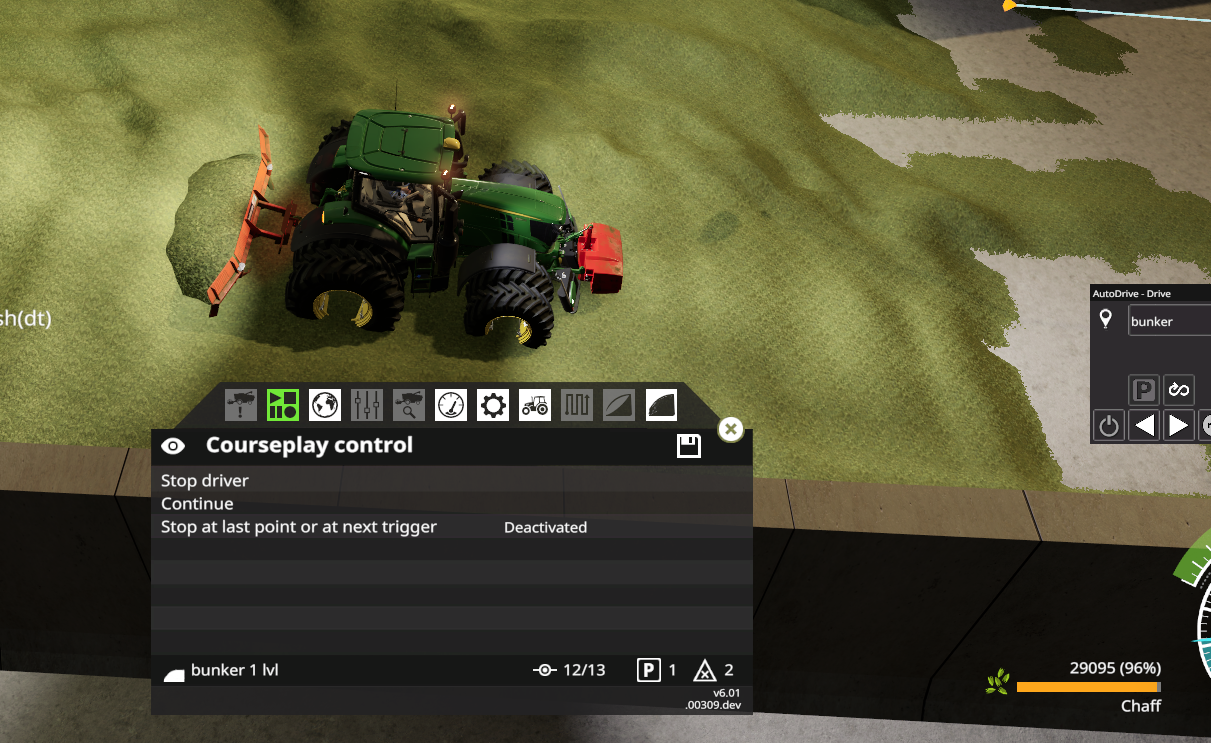Select next AutoDrive destination with right arrow
Screen dimensions: 1211x743
point(1179,426)
